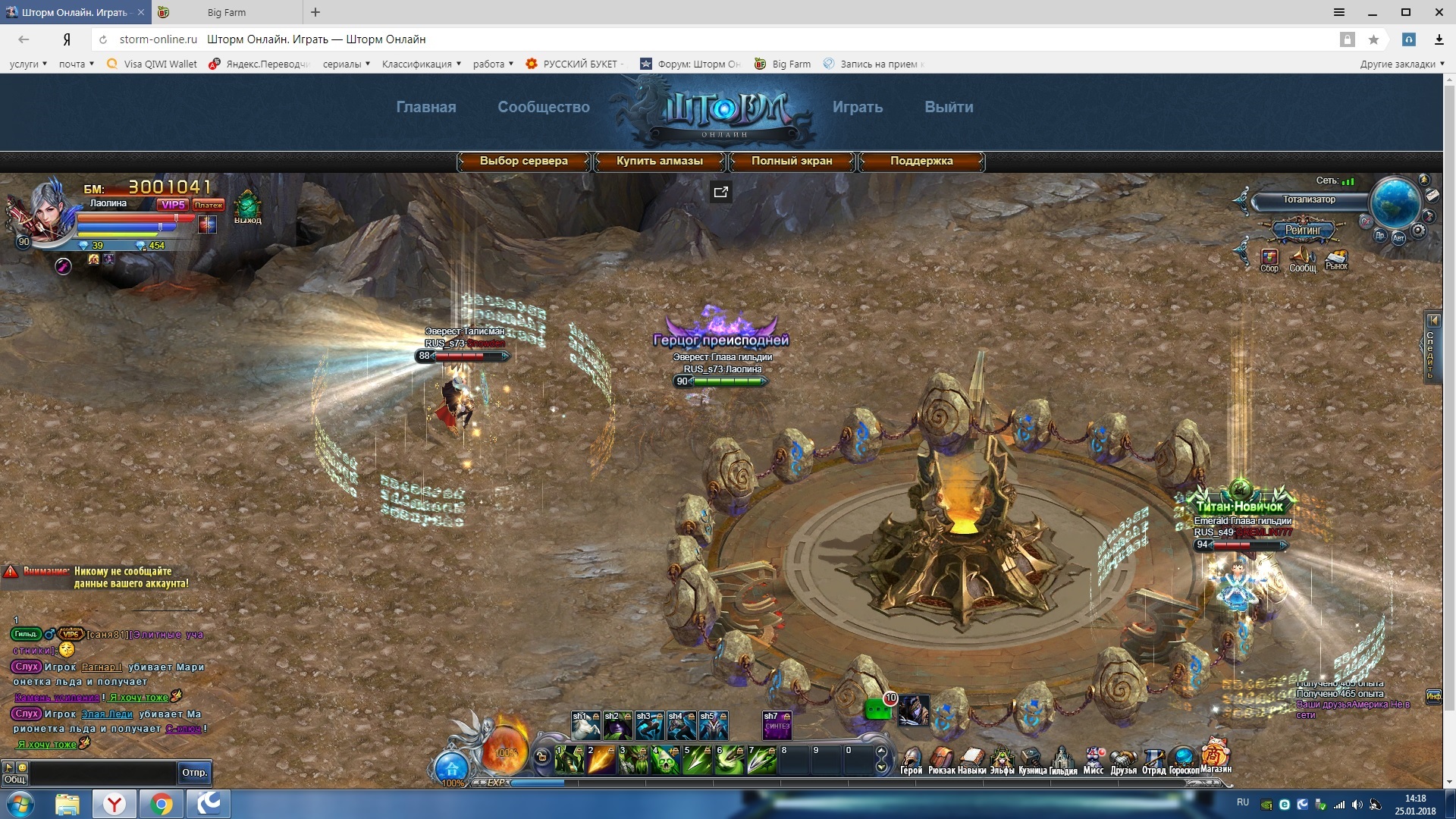Open the Тотализатор button
Viewport: 1456px width, 819px height.
[x=1309, y=200]
